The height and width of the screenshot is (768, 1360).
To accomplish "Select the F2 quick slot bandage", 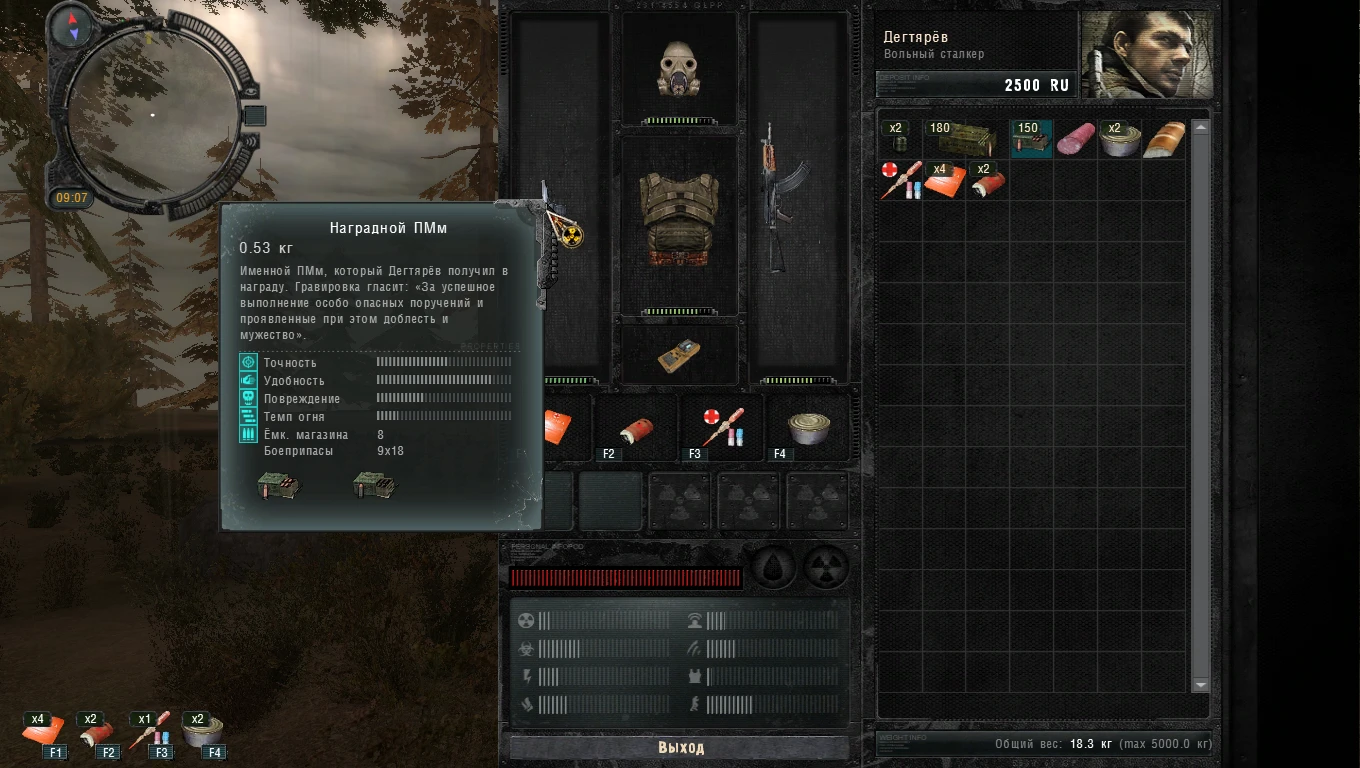I will [635, 428].
